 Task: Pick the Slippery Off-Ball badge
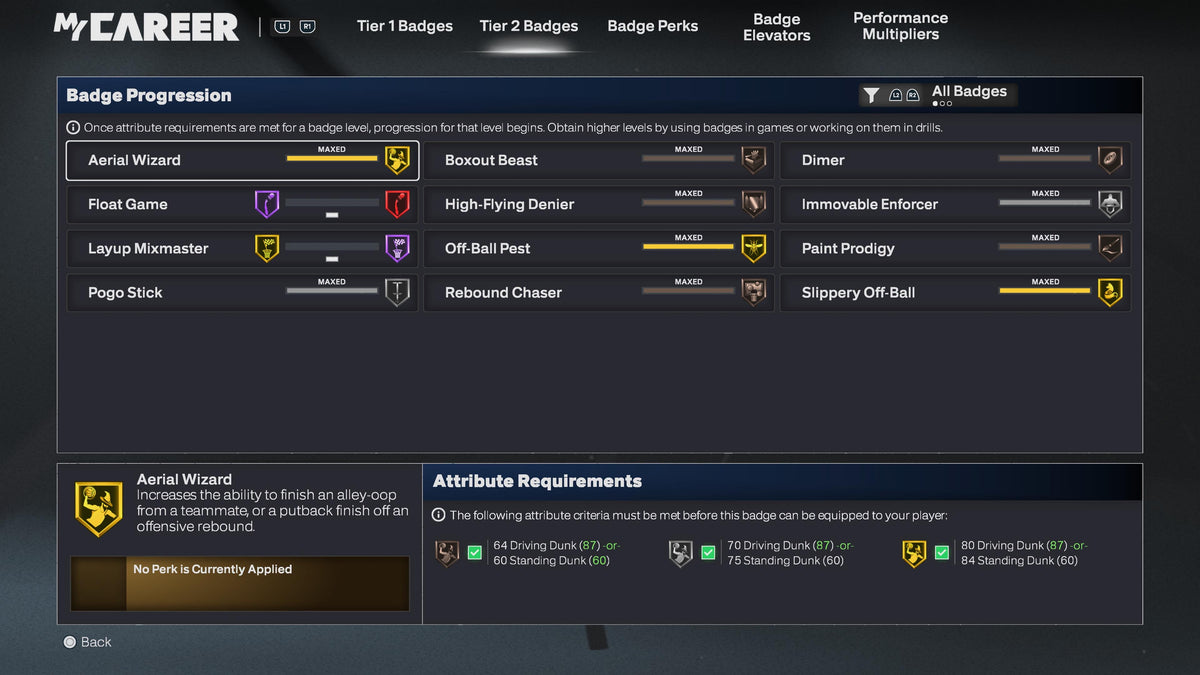955,292
